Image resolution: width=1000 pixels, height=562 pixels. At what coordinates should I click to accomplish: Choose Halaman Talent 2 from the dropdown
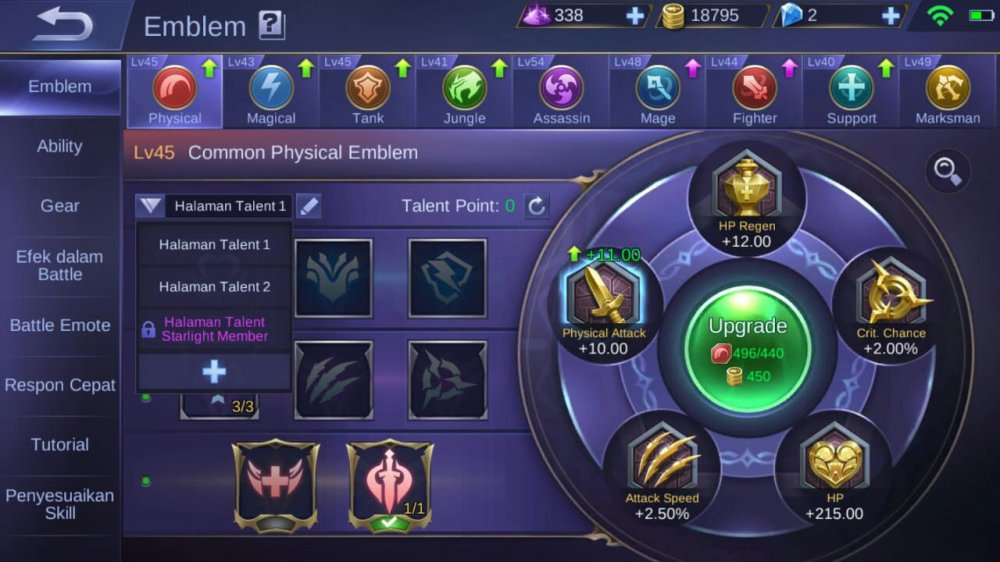pos(214,286)
